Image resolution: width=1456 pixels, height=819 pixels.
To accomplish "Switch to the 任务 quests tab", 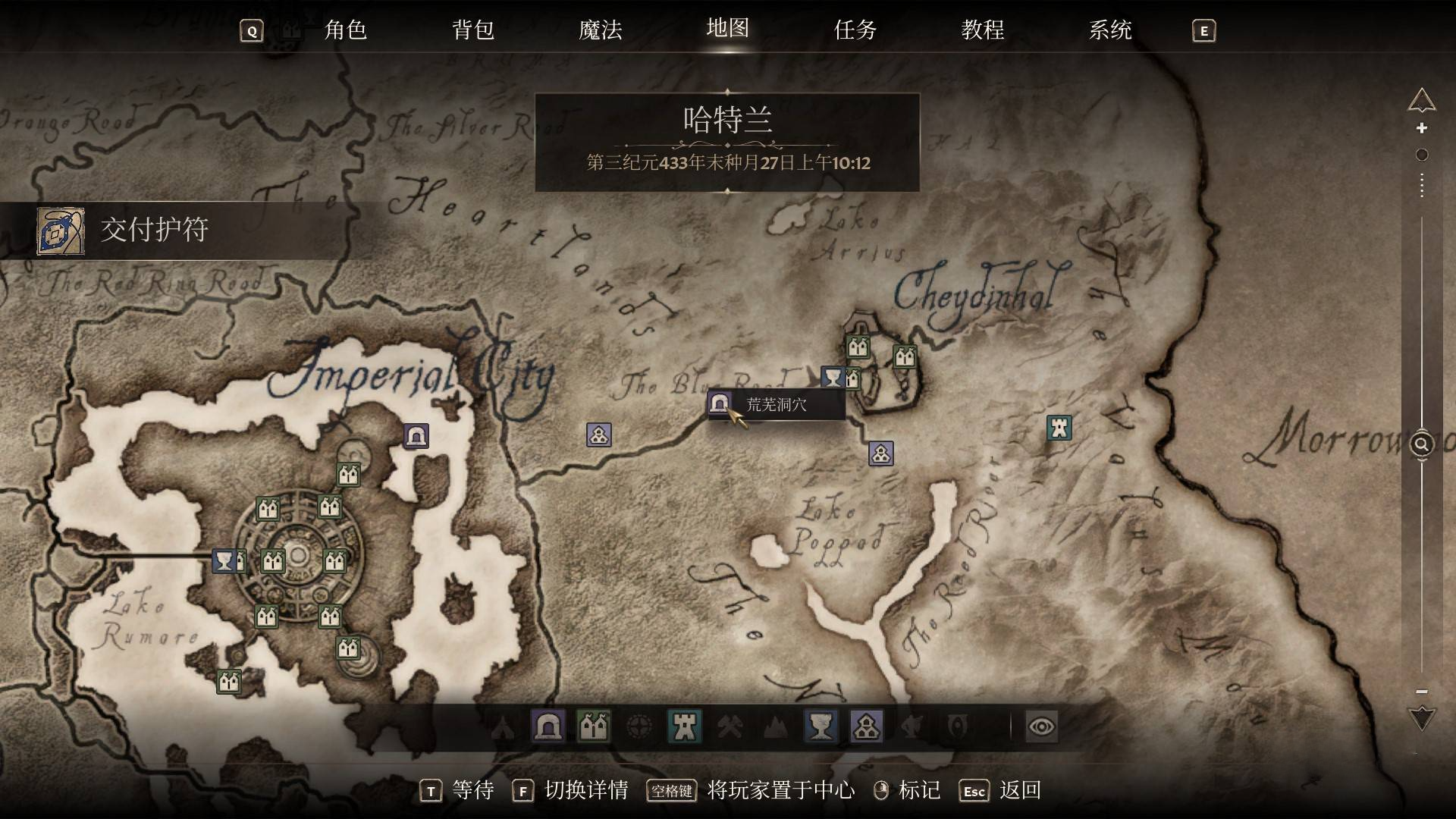I will (855, 30).
